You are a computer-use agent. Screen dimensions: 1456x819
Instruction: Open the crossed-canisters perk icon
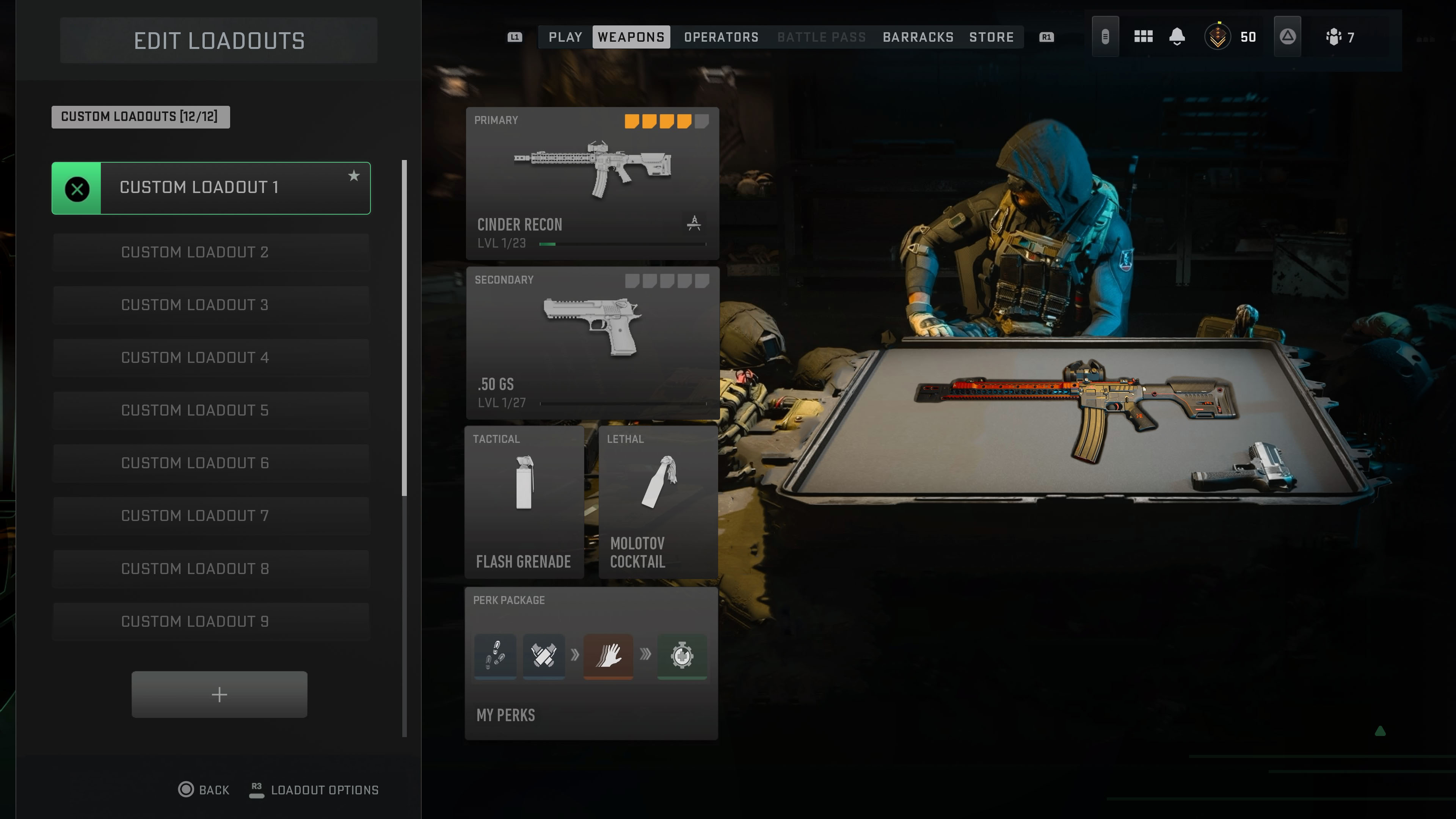(544, 656)
